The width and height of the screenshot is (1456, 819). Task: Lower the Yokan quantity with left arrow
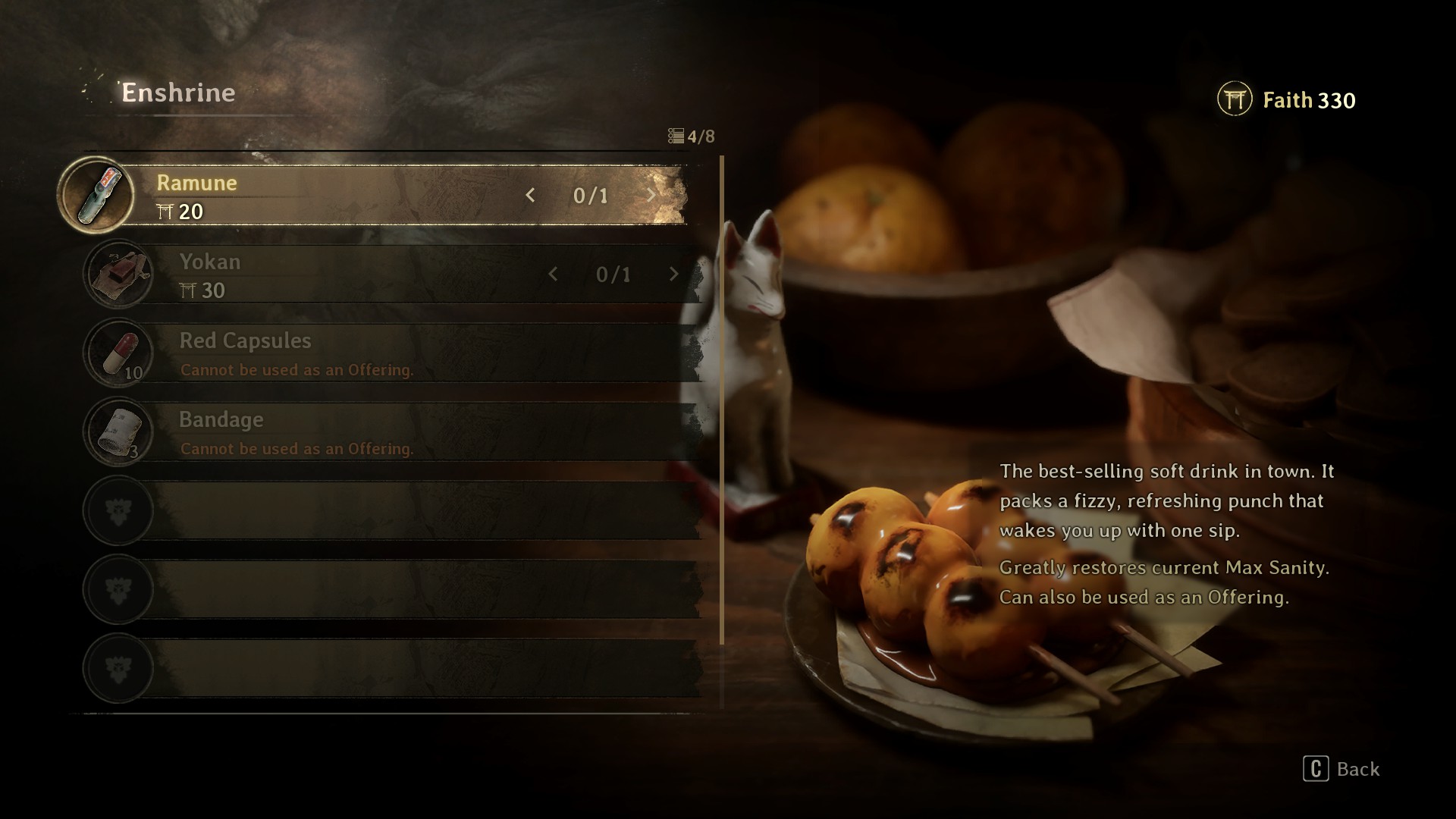click(x=553, y=275)
